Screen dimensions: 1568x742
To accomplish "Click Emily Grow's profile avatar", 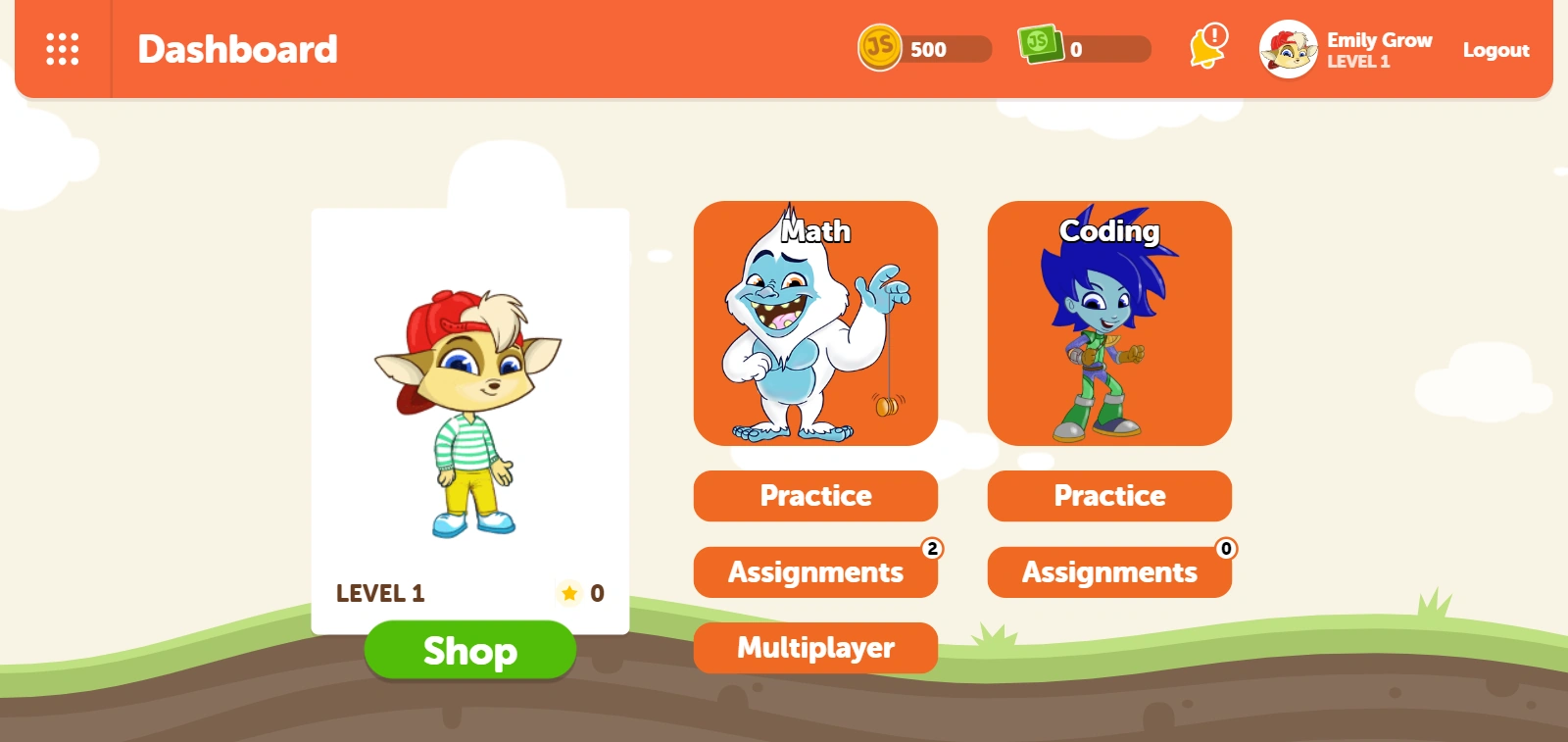I will pyautogui.click(x=1287, y=49).
